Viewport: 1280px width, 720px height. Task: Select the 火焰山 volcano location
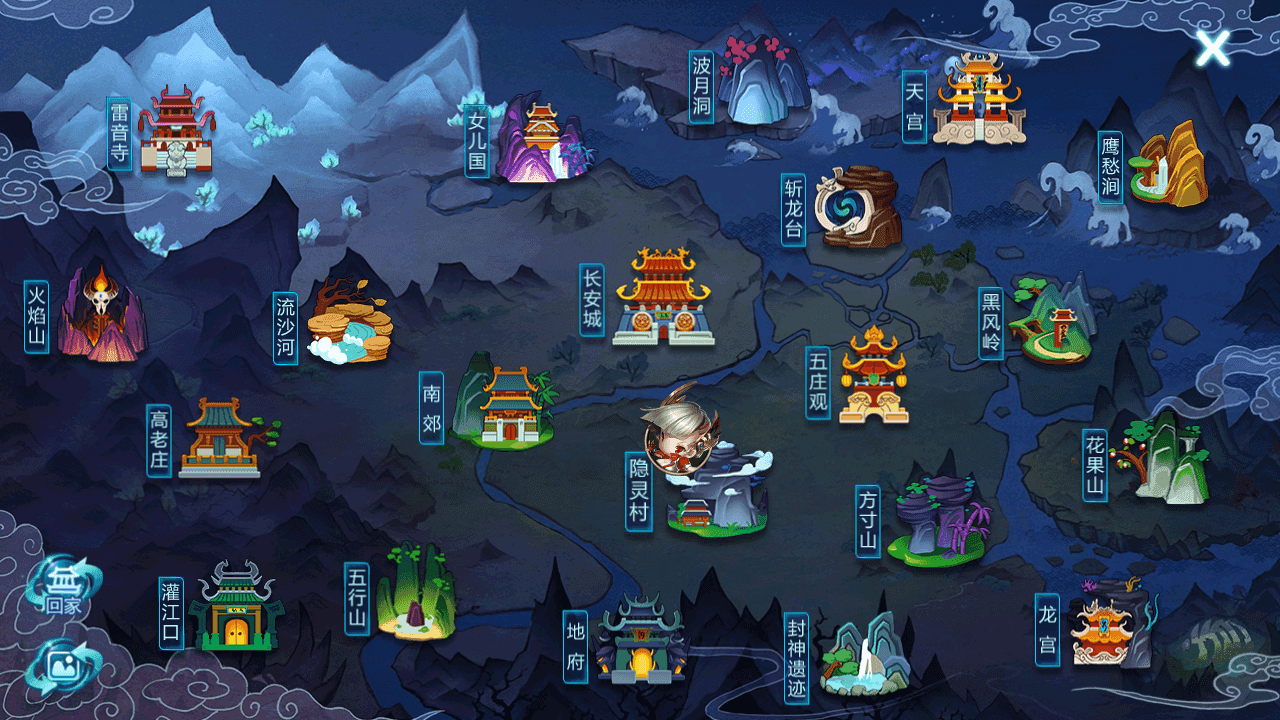101,315
